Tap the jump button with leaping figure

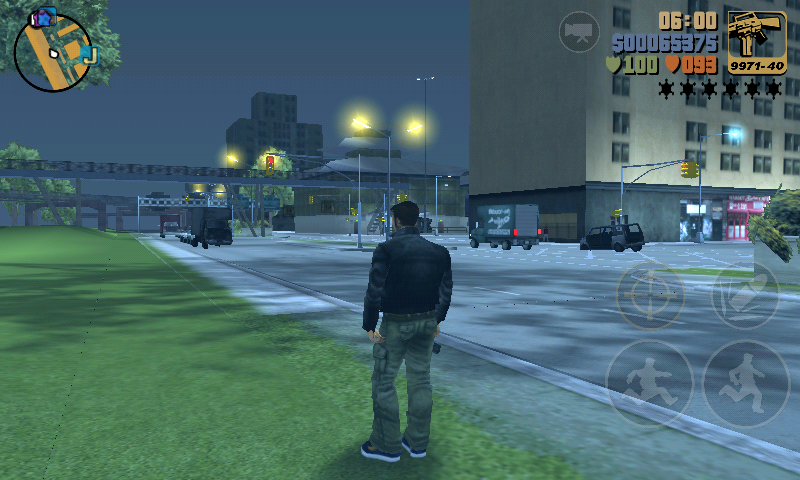click(648, 383)
